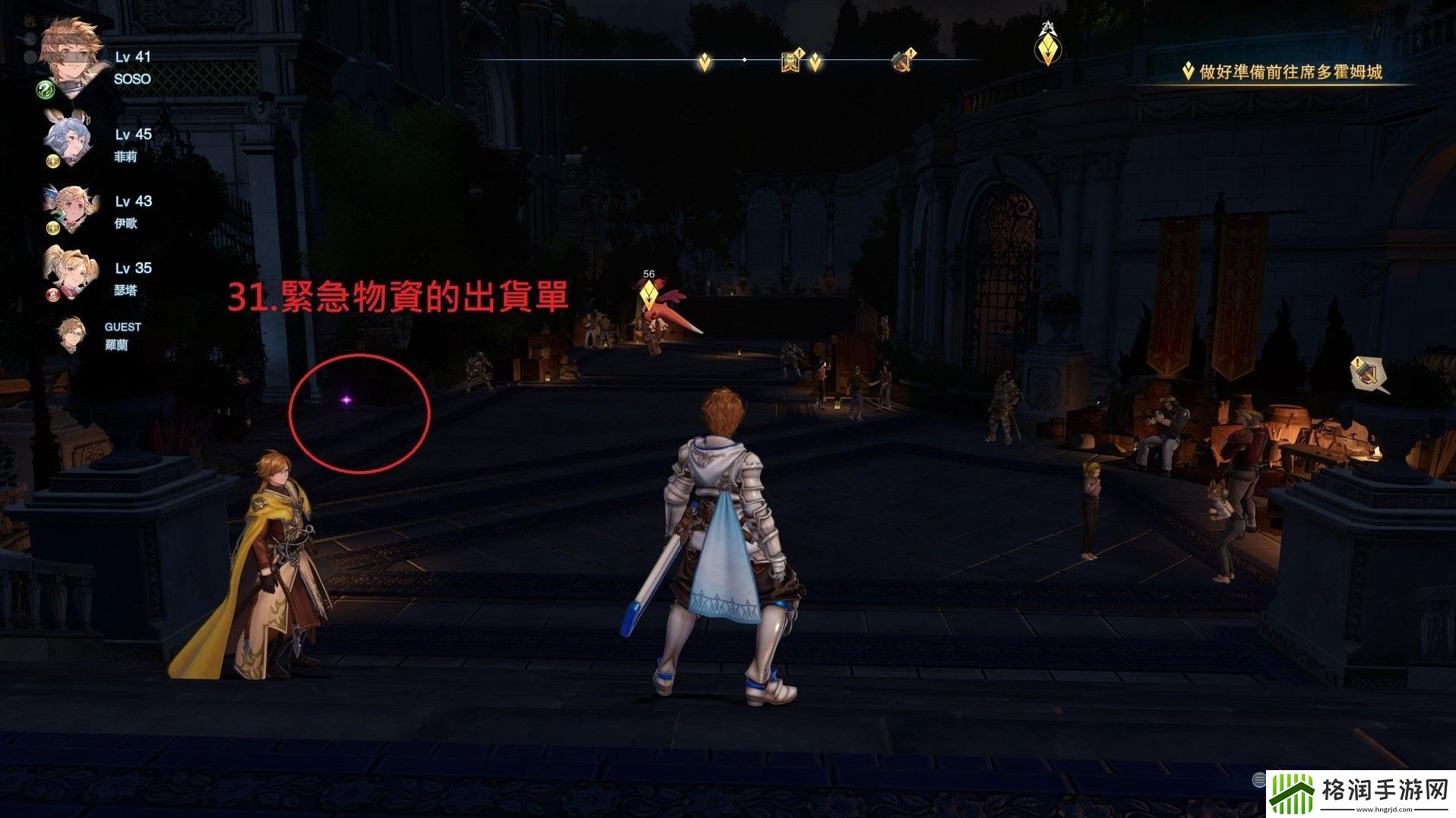Select the Lv 35 瑟塔 party portrait

(x=67, y=272)
